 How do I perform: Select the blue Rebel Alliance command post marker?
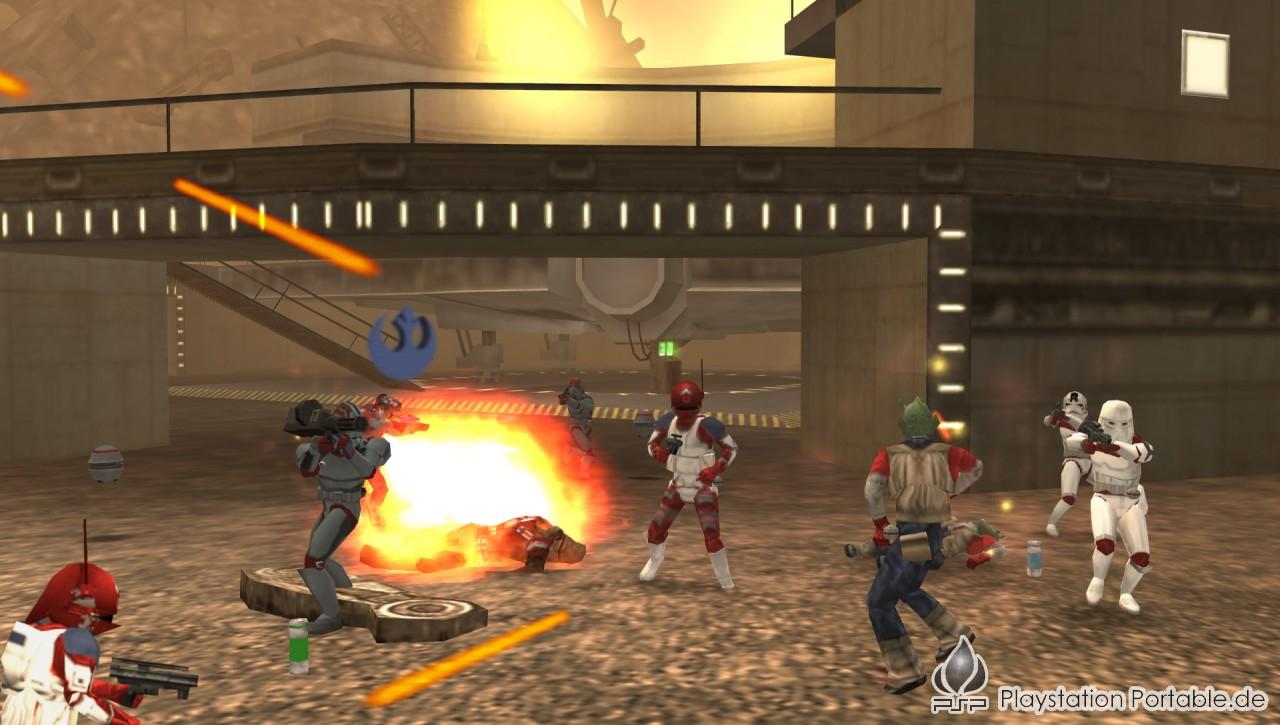401,342
